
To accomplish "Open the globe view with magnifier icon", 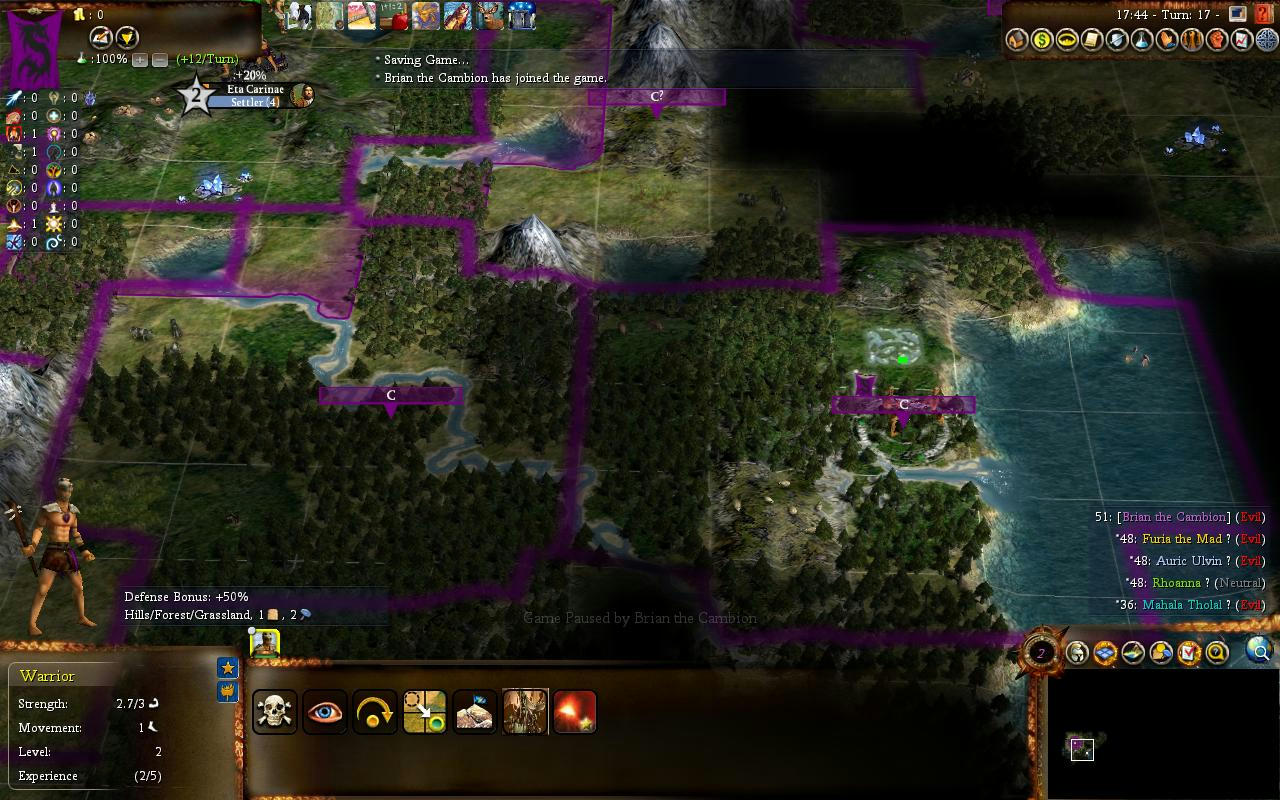I will tap(1259, 652).
